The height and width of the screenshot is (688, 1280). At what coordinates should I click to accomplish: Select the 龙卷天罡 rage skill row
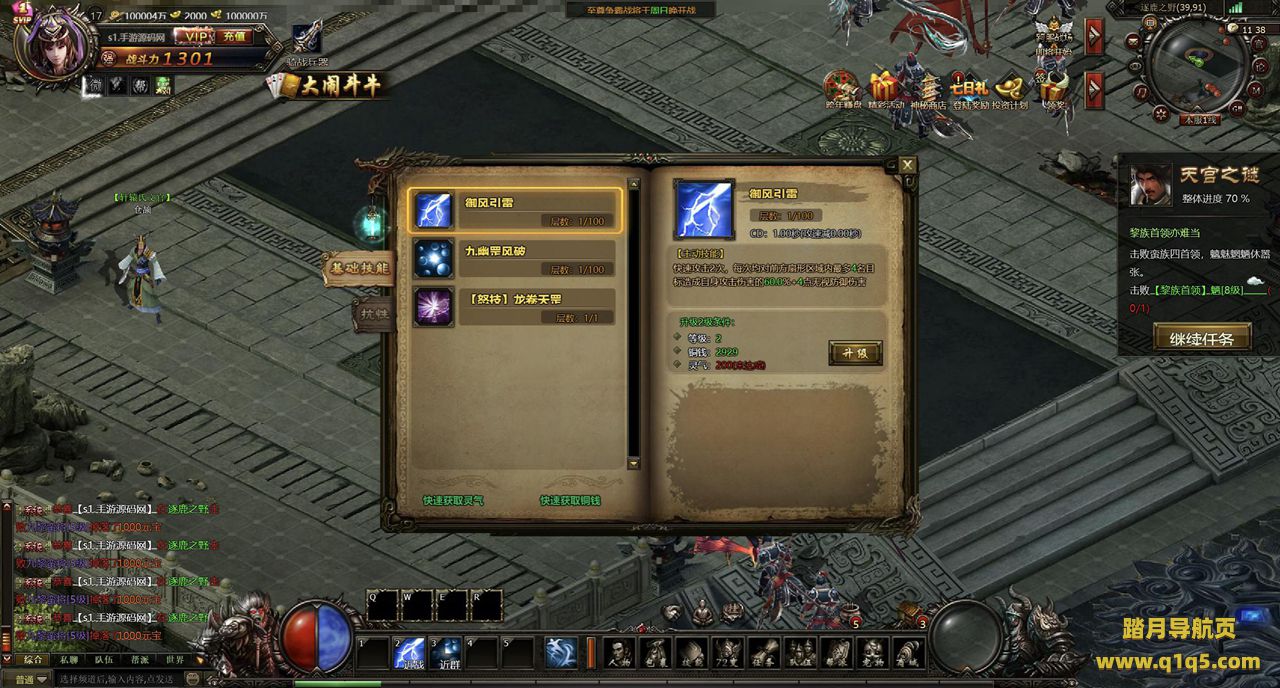coord(516,307)
